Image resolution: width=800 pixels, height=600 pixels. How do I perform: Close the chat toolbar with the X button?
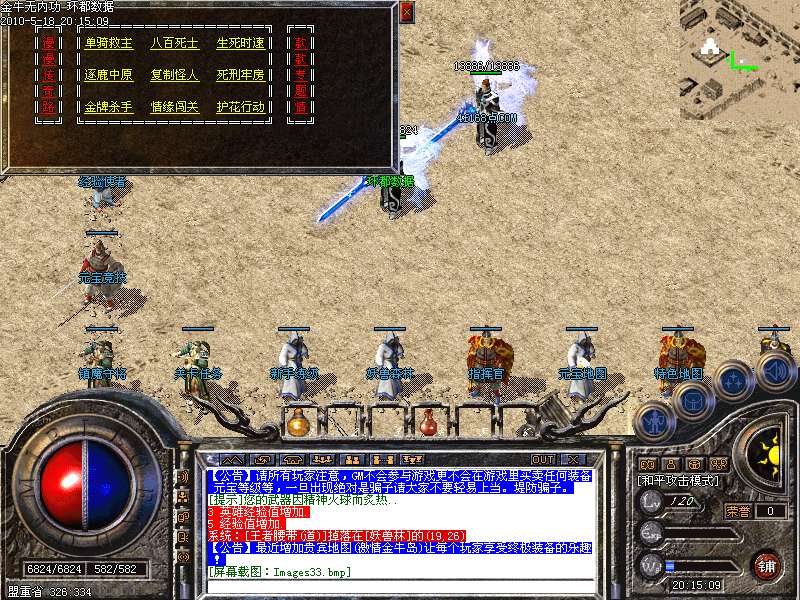click(x=571, y=459)
